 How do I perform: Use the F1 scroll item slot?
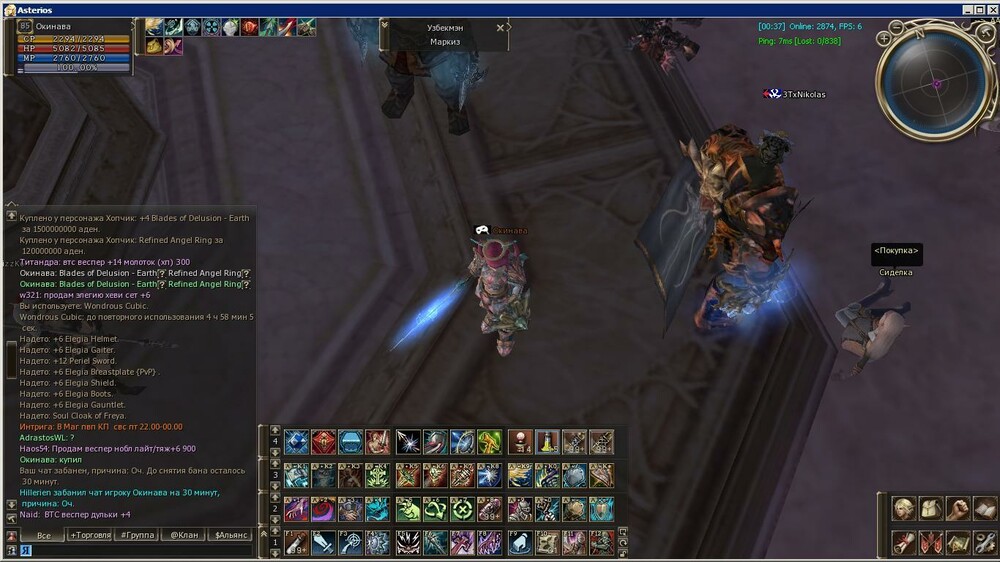296,543
